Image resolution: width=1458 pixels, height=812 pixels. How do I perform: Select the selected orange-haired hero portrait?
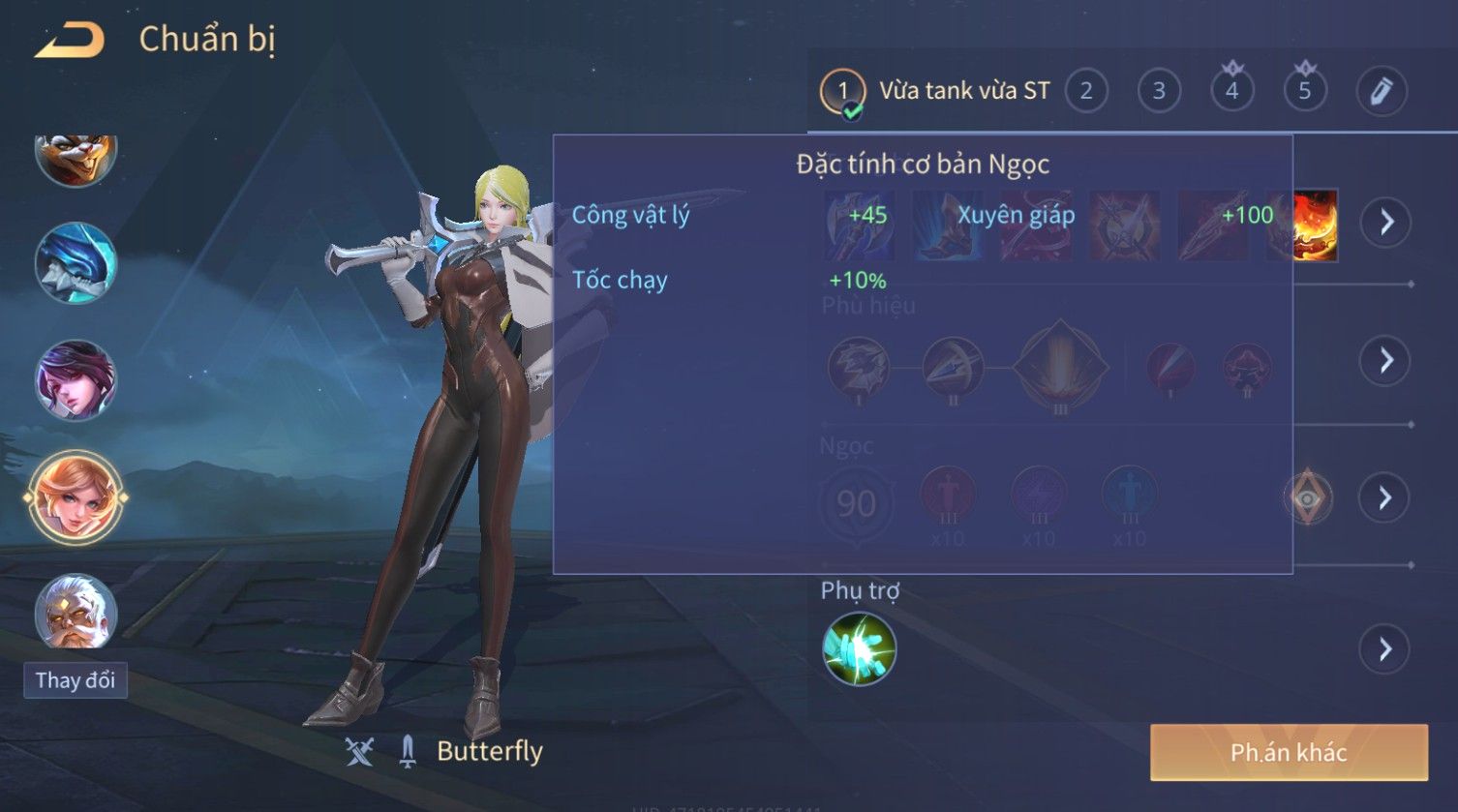[x=76, y=498]
